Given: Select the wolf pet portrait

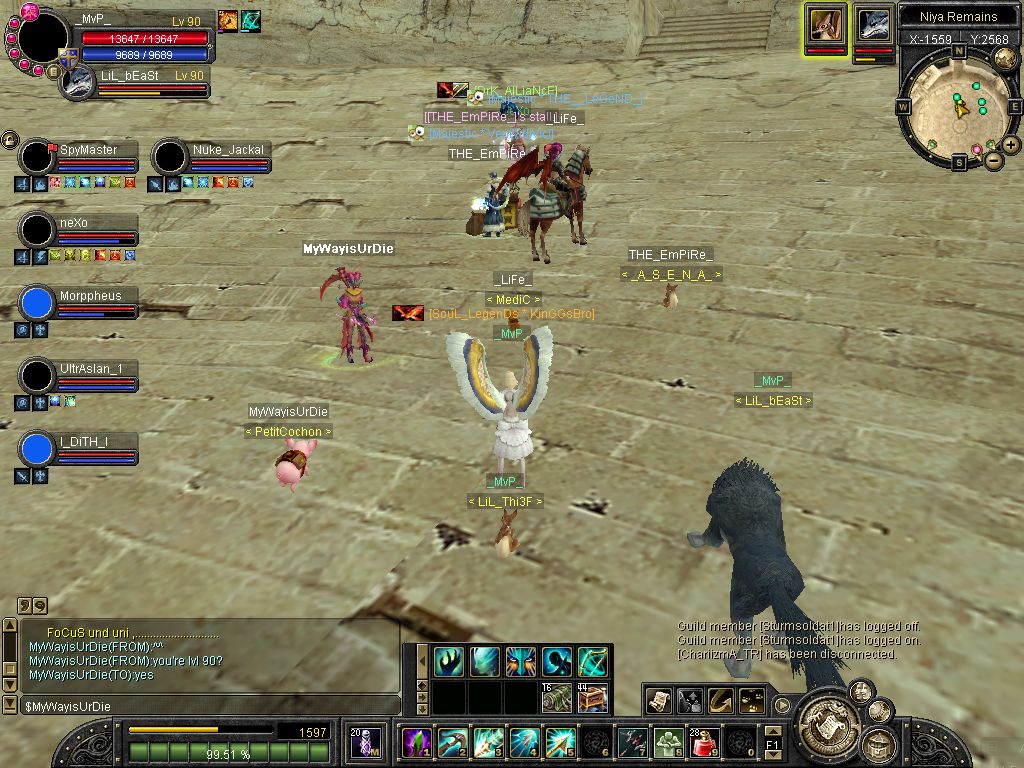Looking at the screenshot, I should point(873,25).
